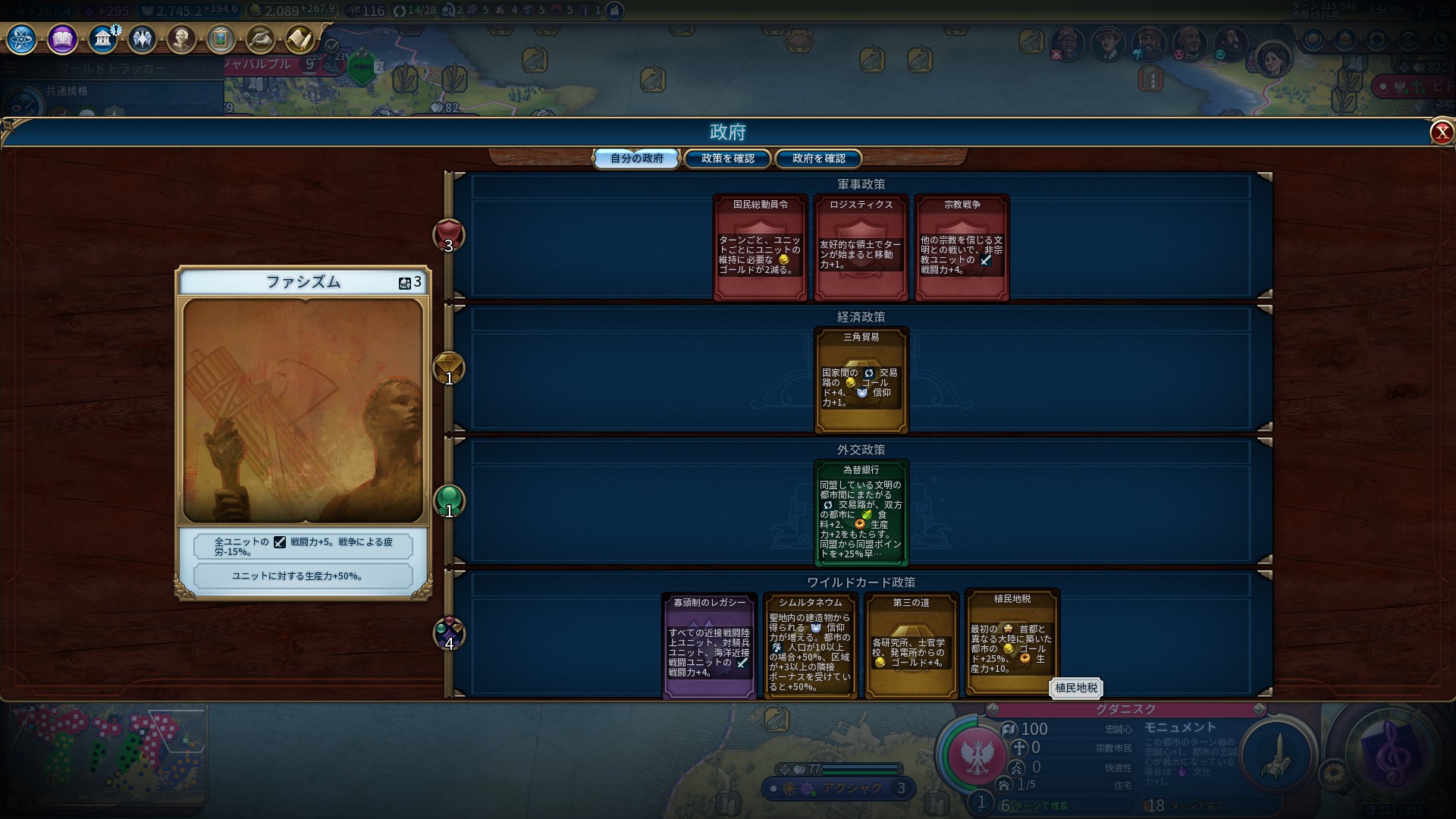Select the 寡頭制のレガシー wildcard card
Viewport: 1456px width, 819px height.
click(709, 645)
